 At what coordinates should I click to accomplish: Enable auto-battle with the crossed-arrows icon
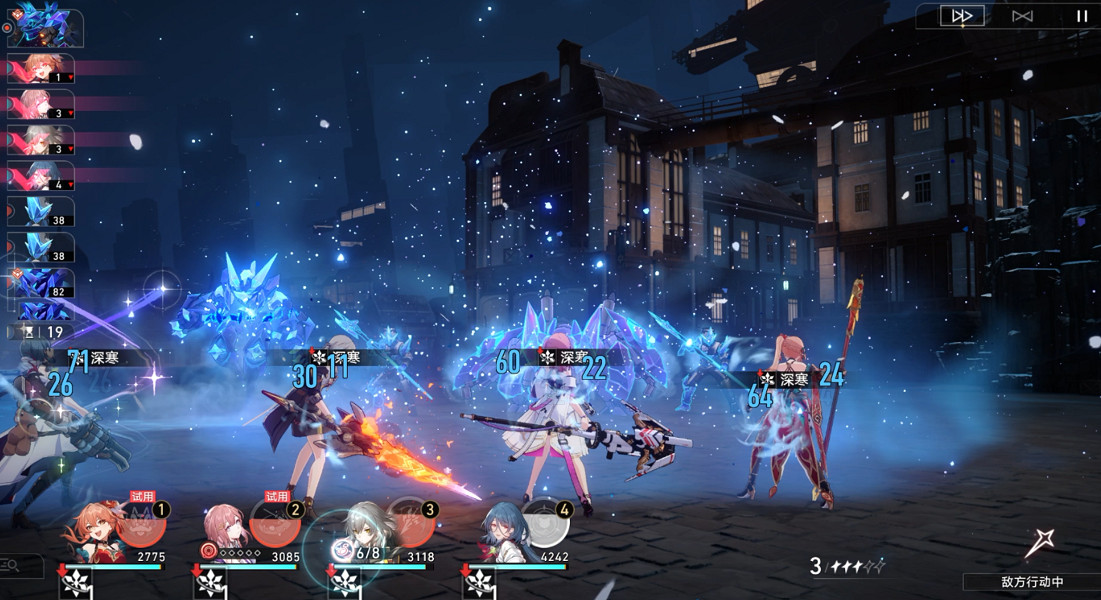pyautogui.click(x=1022, y=16)
